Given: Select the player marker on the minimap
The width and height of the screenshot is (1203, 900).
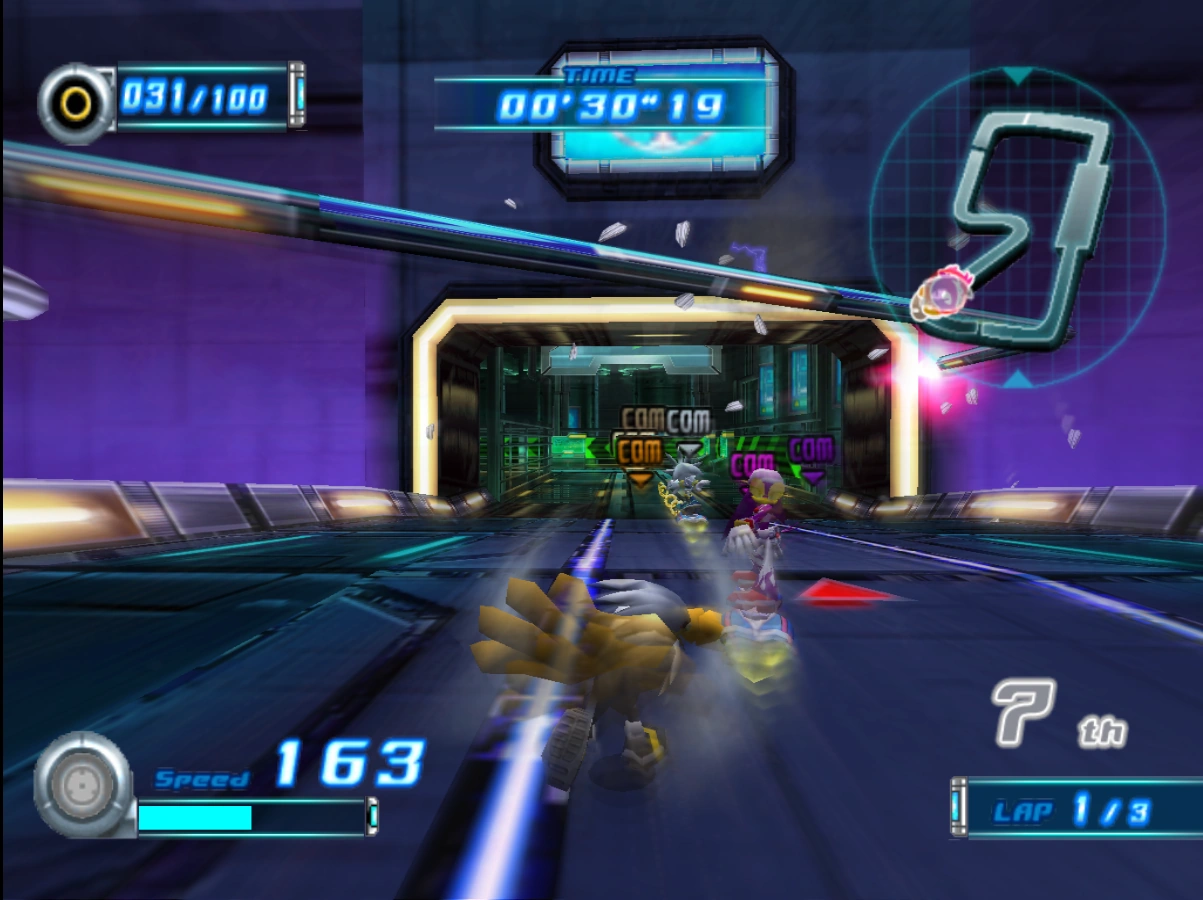Looking at the screenshot, I should [x=939, y=293].
